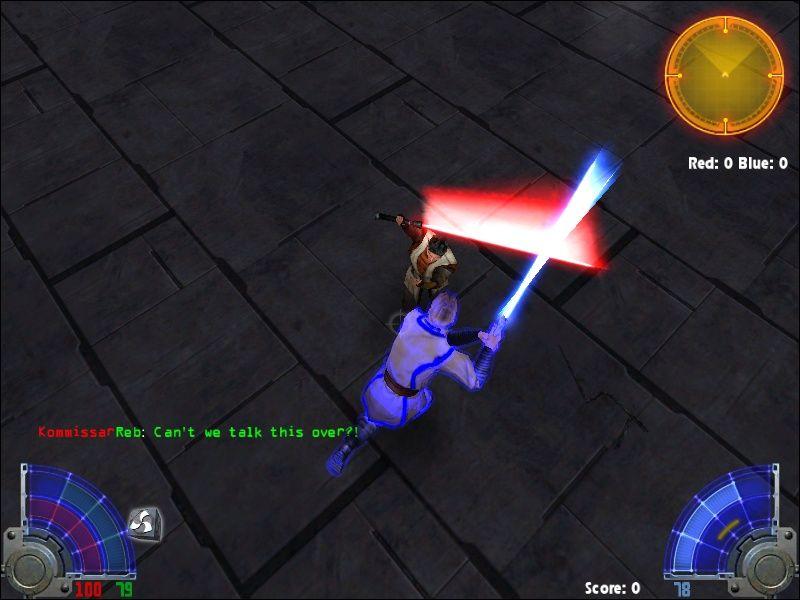800x600 pixels.
Task: Click the orange circular radar
Action: pos(724,74)
